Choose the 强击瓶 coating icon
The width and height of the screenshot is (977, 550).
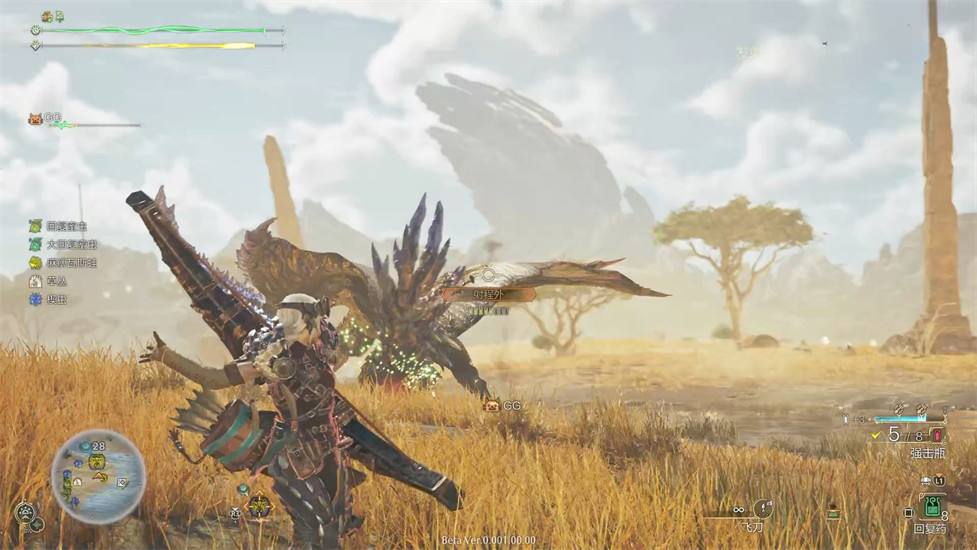click(937, 434)
